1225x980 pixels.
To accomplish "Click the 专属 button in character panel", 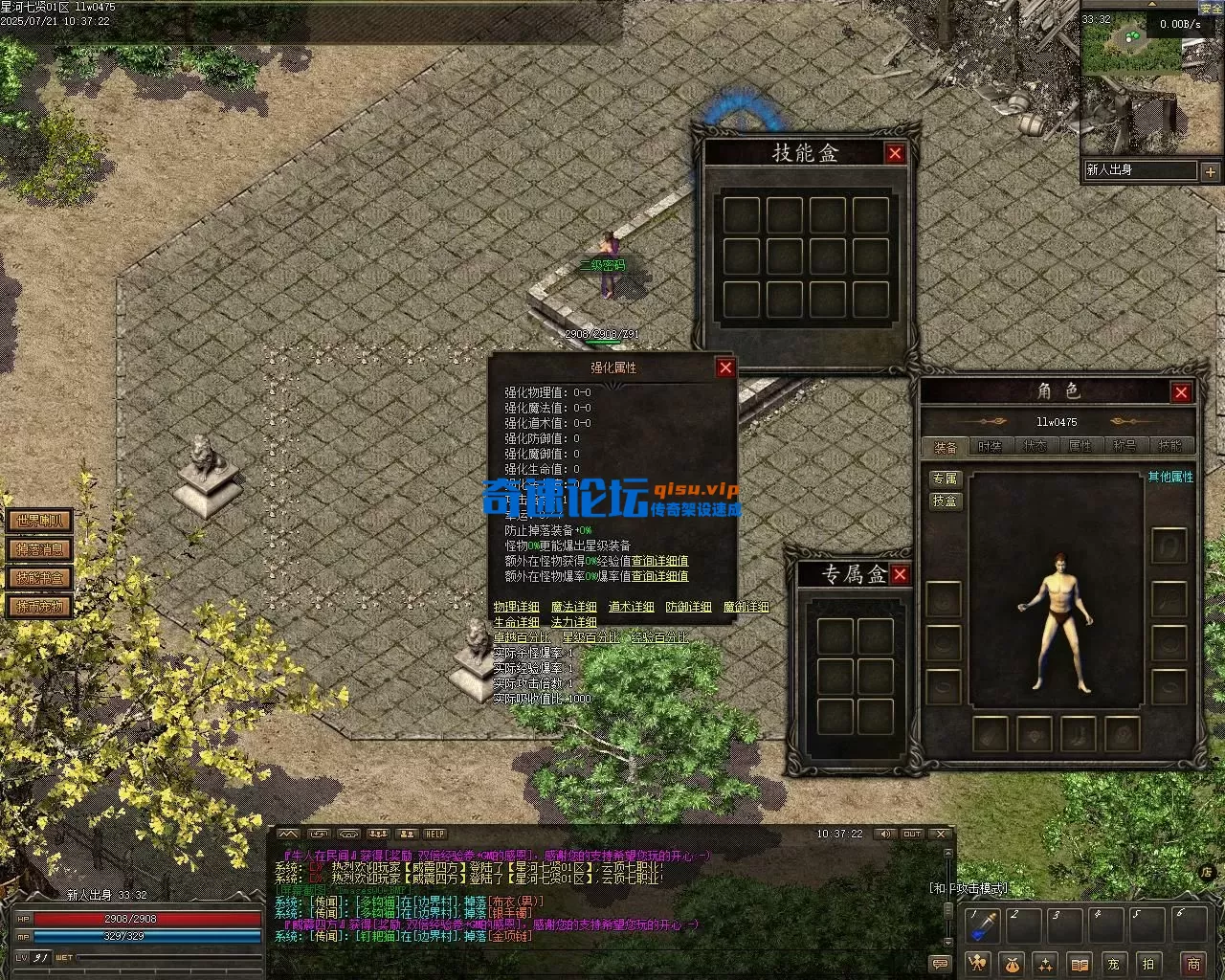I will pos(945,479).
